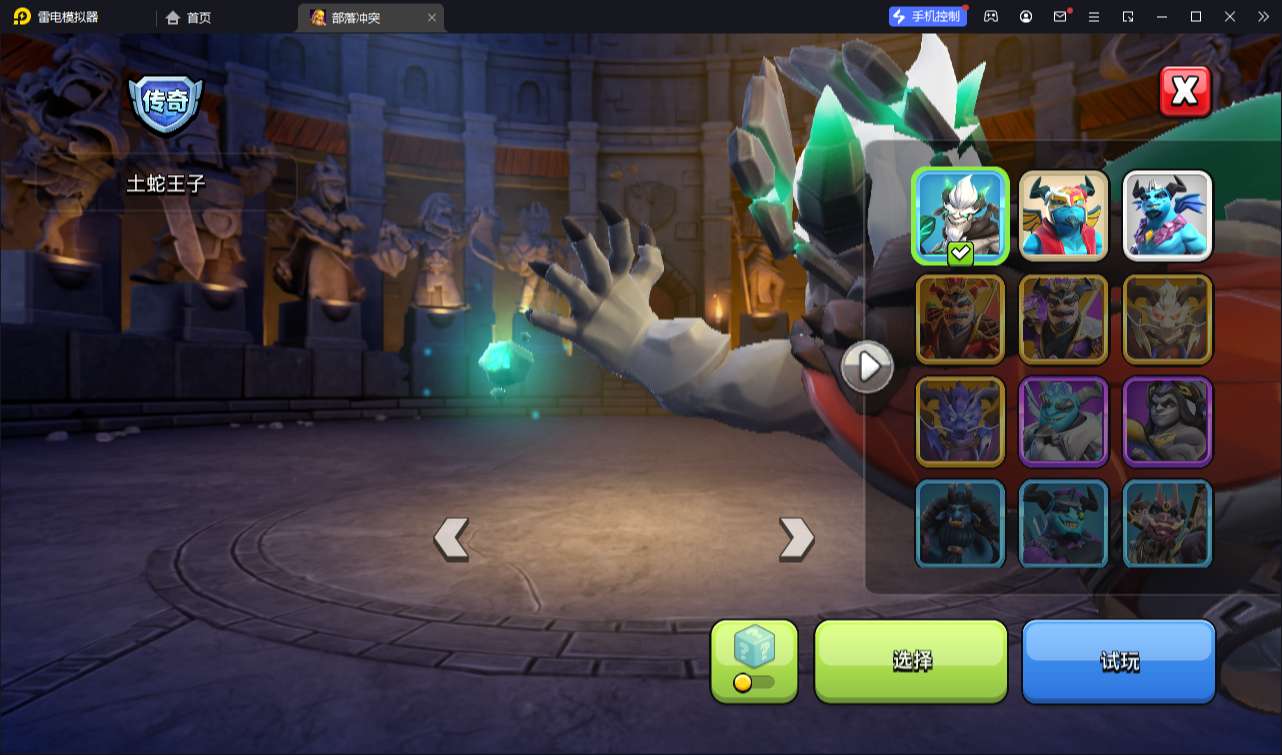1282x755 pixels.
Task: Try out the skin with 试玩
Action: coord(1118,660)
